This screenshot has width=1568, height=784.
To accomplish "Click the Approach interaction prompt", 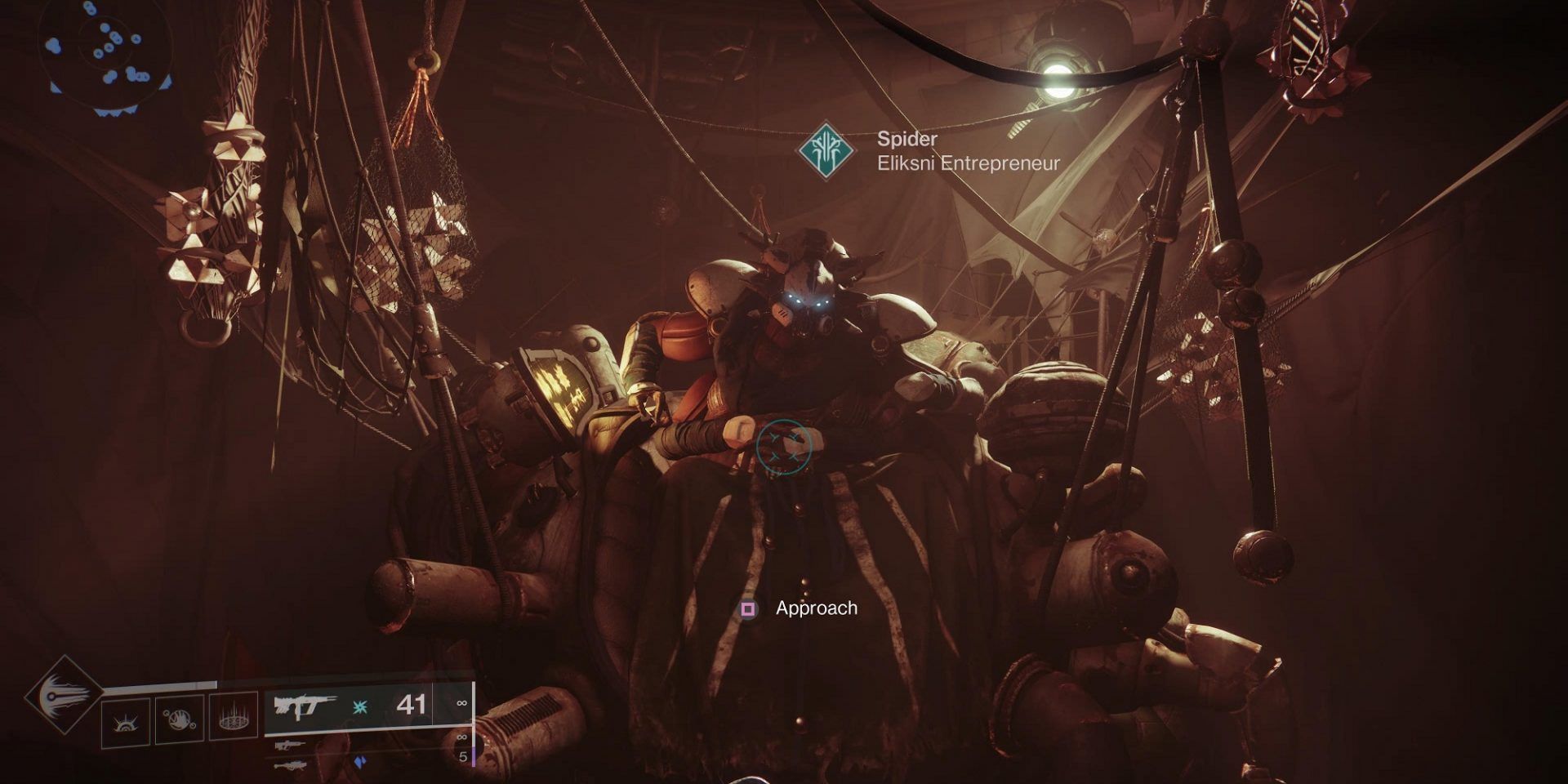I will coord(816,608).
